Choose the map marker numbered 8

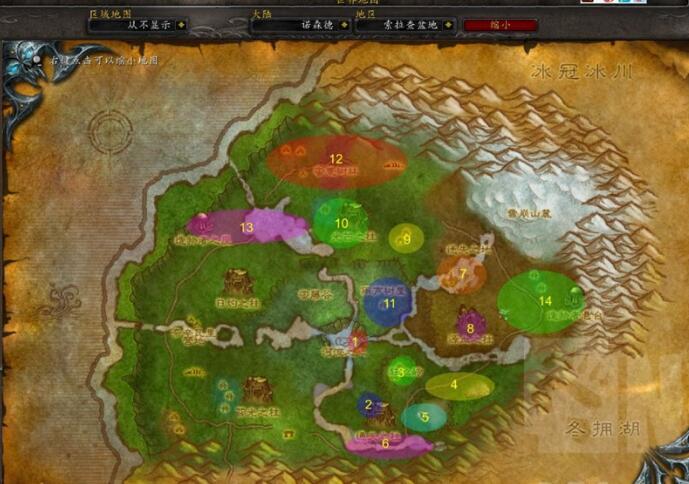pos(469,327)
